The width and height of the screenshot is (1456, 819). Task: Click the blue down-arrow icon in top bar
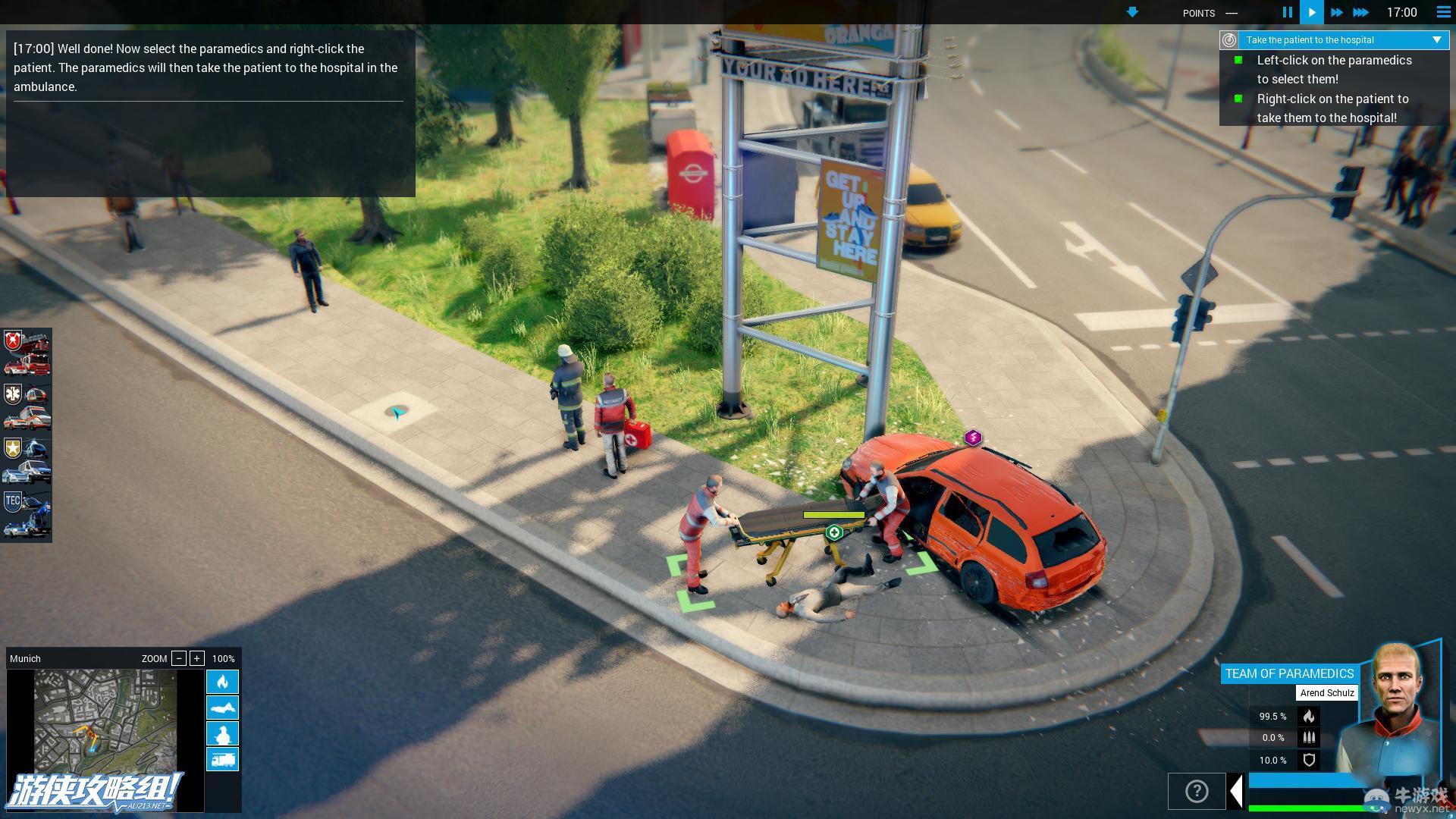click(x=1132, y=12)
